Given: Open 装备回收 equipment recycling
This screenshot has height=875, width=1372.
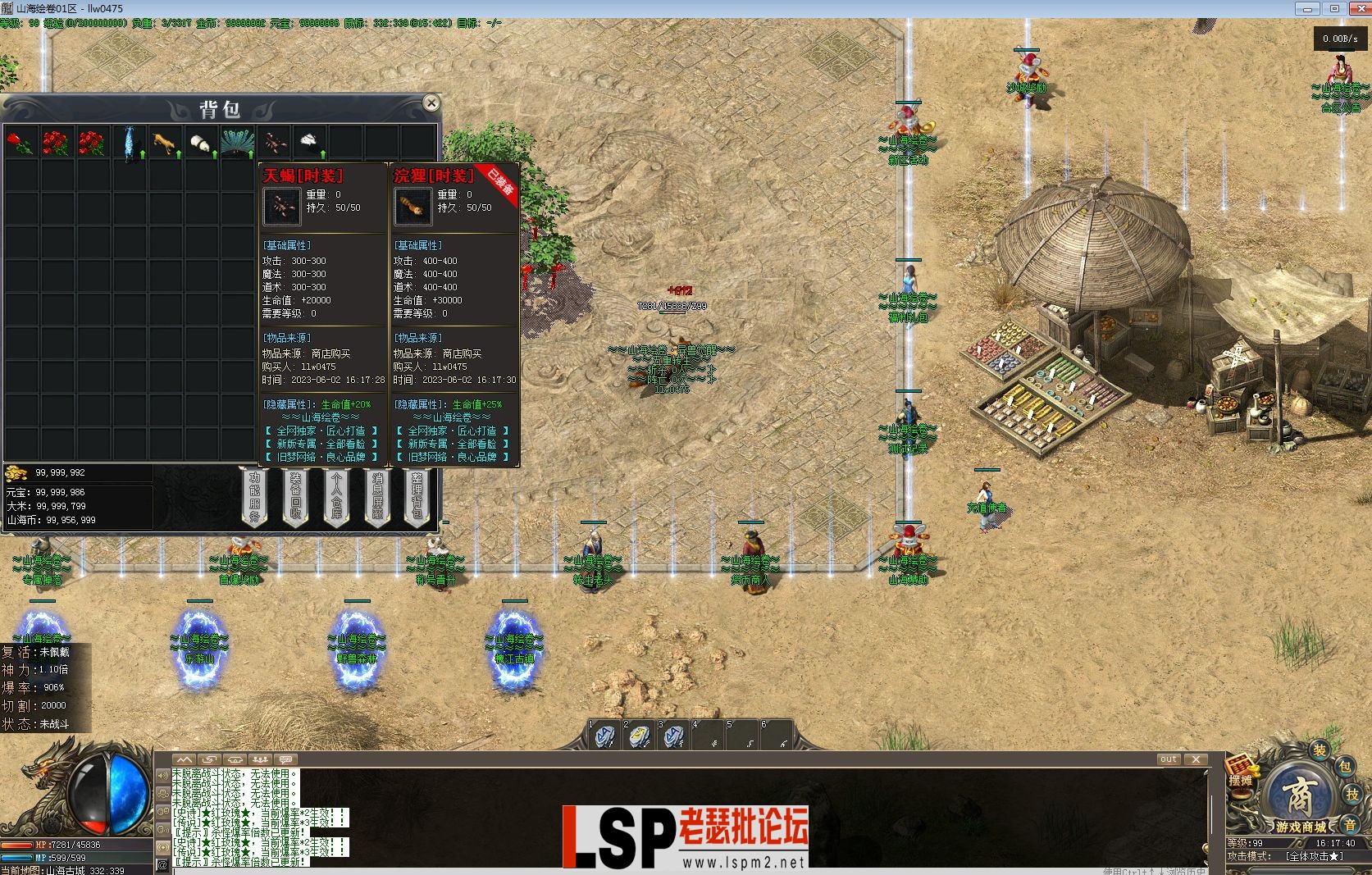Looking at the screenshot, I should [295, 497].
